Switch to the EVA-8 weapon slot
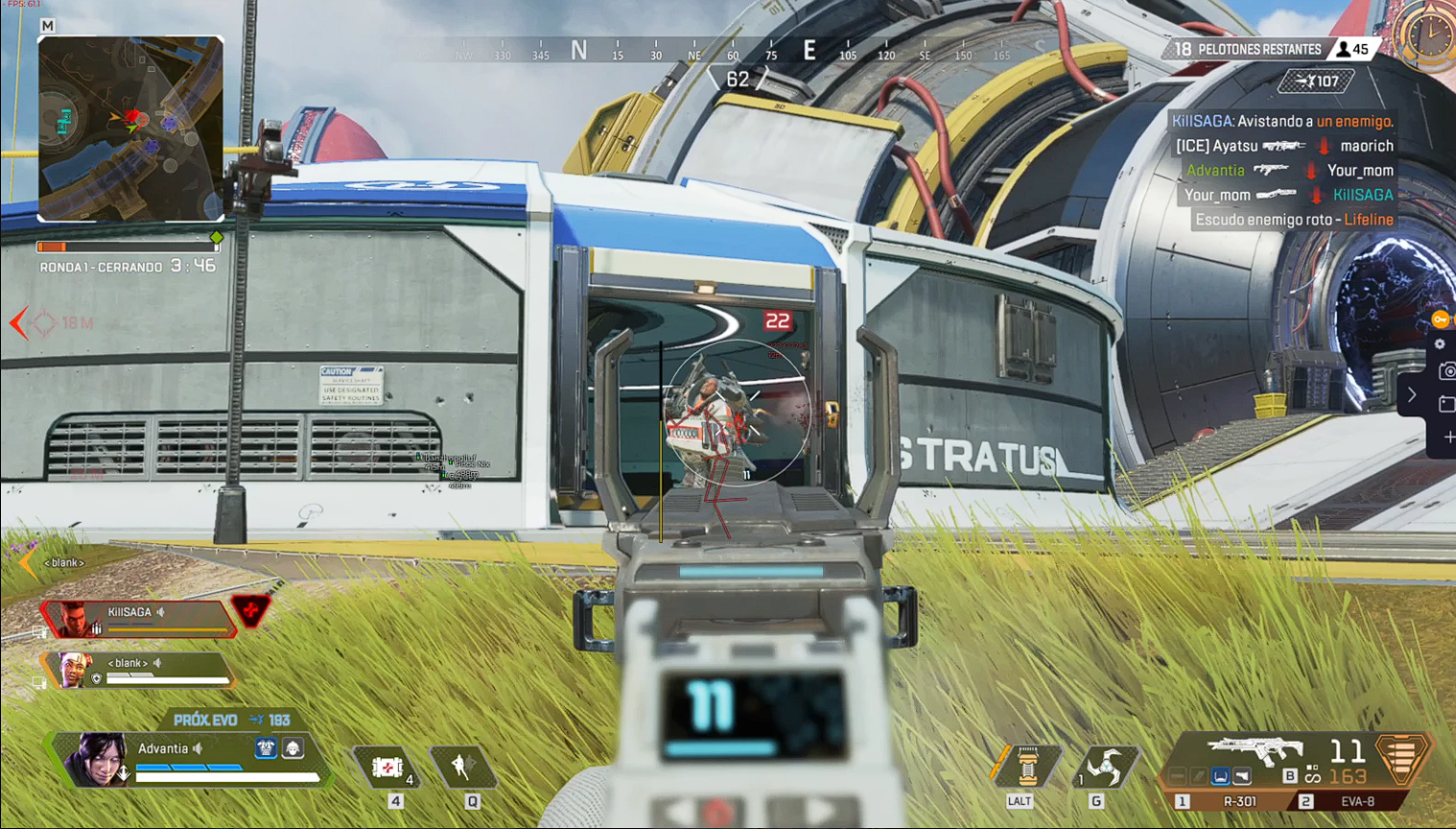Image resolution: width=1456 pixels, height=829 pixels. (1357, 801)
